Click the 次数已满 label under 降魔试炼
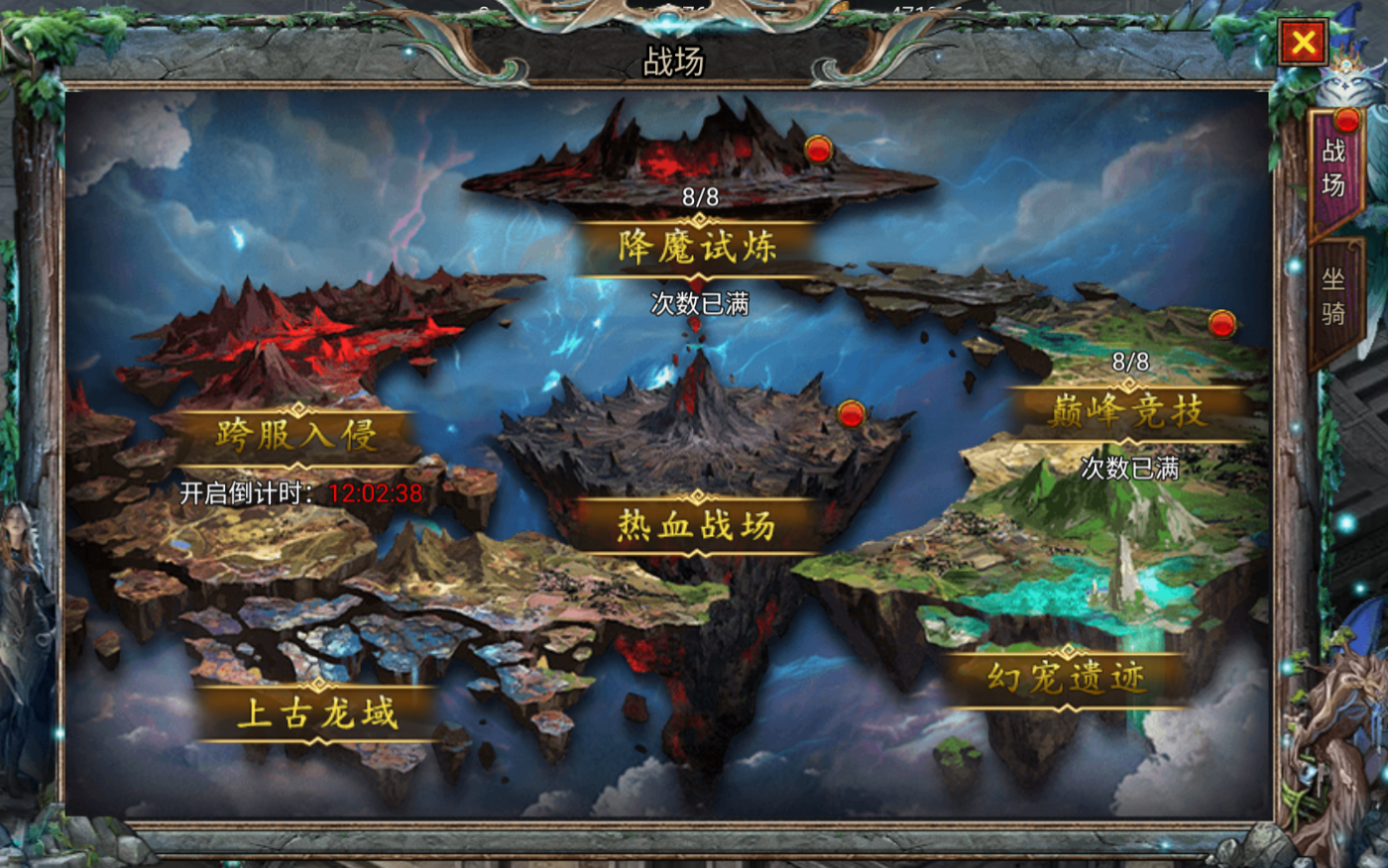Viewport: 1388px width, 868px height. (701, 304)
